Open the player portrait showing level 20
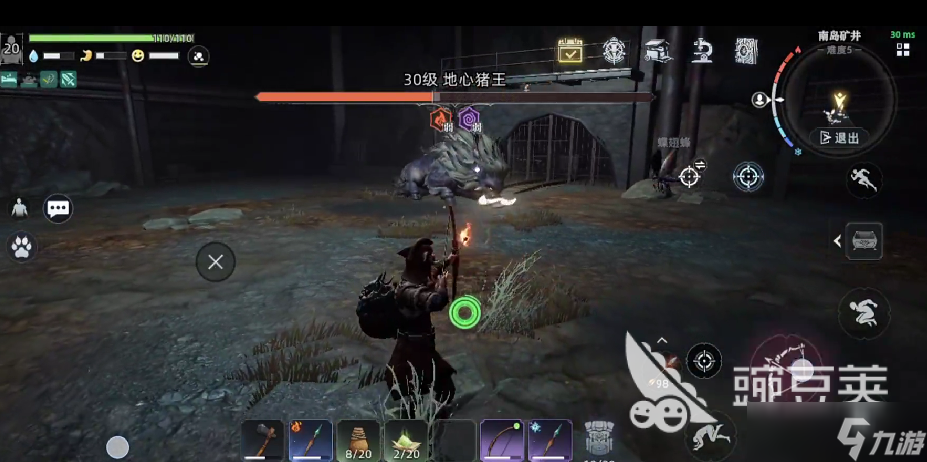The height and width of the screenshot is (462, 927). (12, 48)
